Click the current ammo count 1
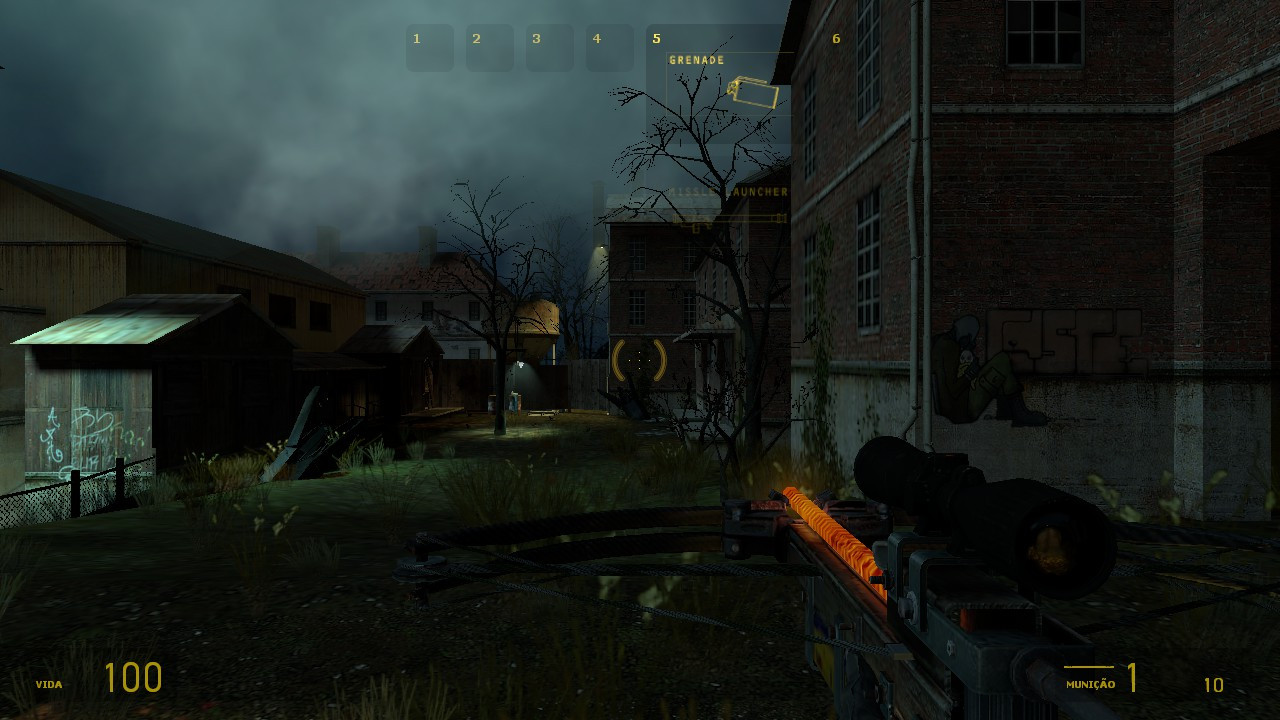 [1134, 676]
